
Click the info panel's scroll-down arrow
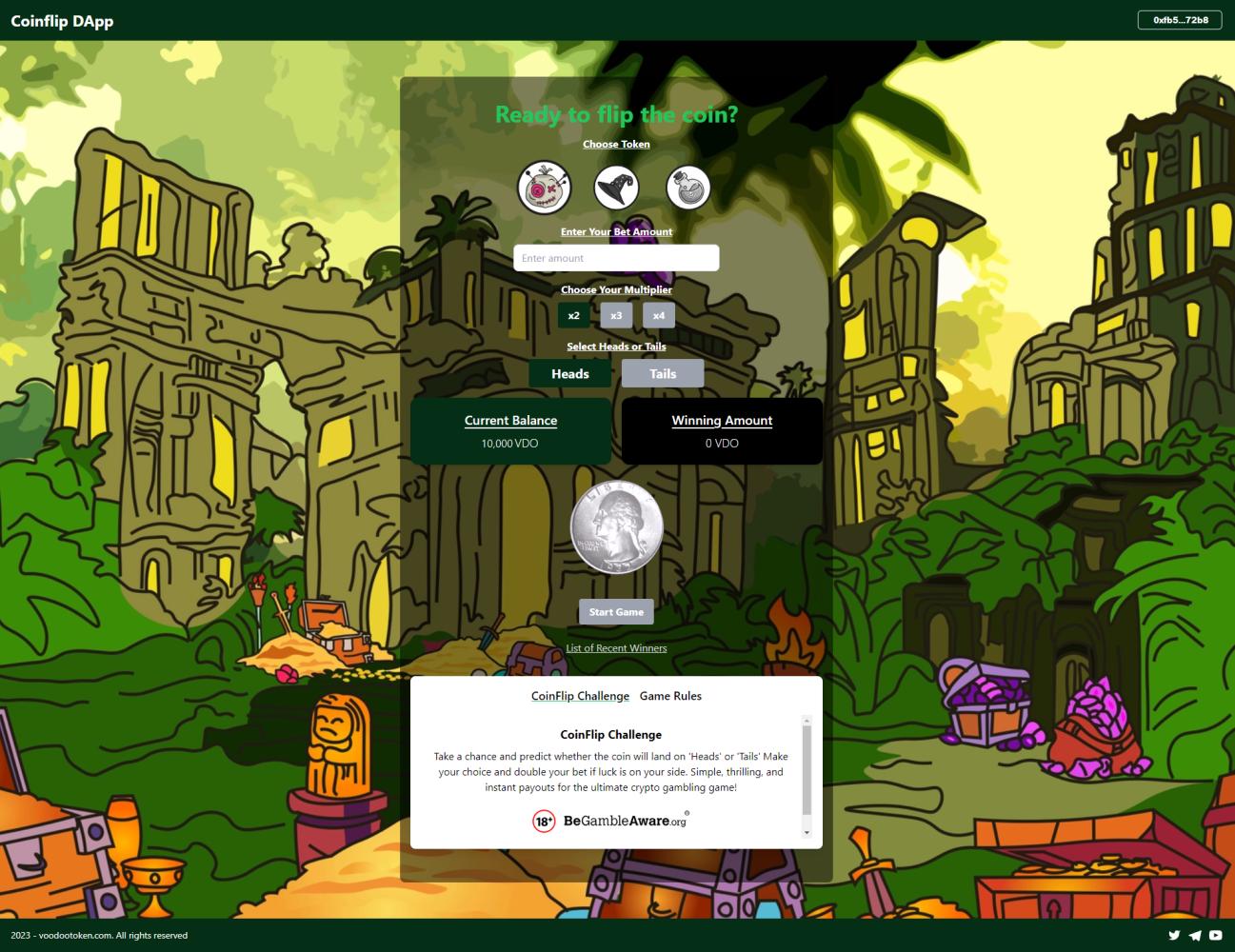pos(807,833)
